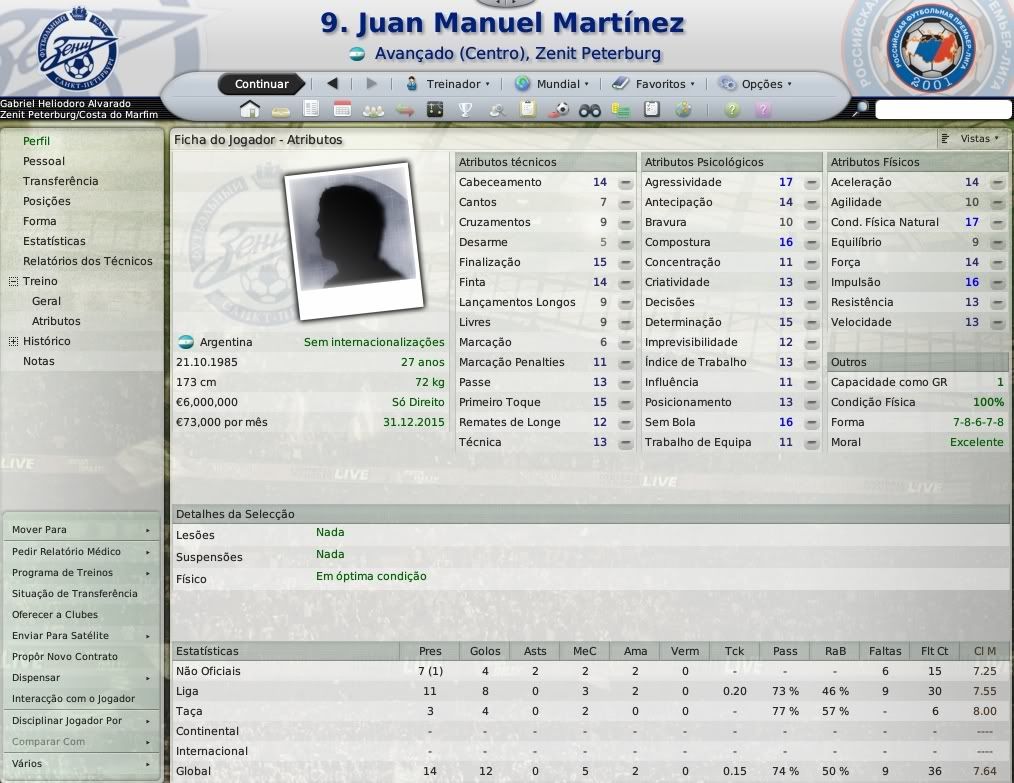Open the Mundial dropdown menu
The image size is (1014, 783).
[x=551, y=84]
